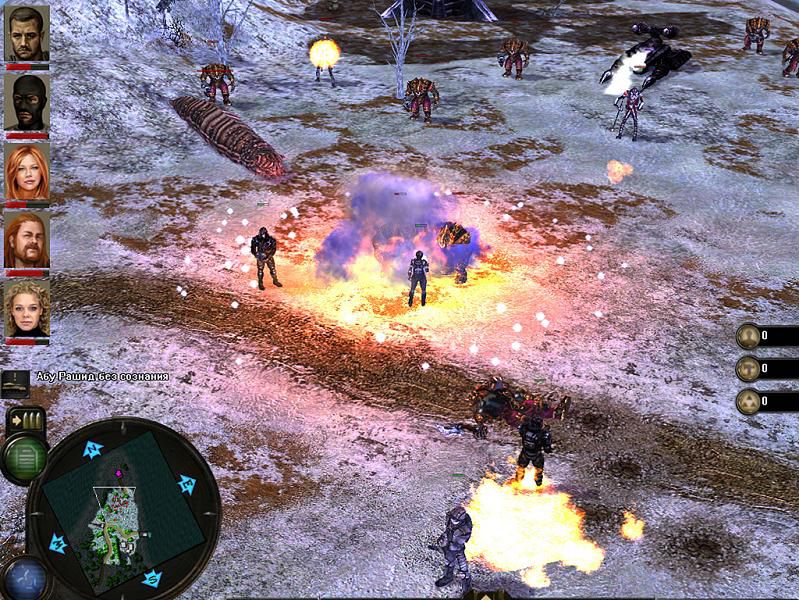Select the bearded soldier portrait

point(27,33)
